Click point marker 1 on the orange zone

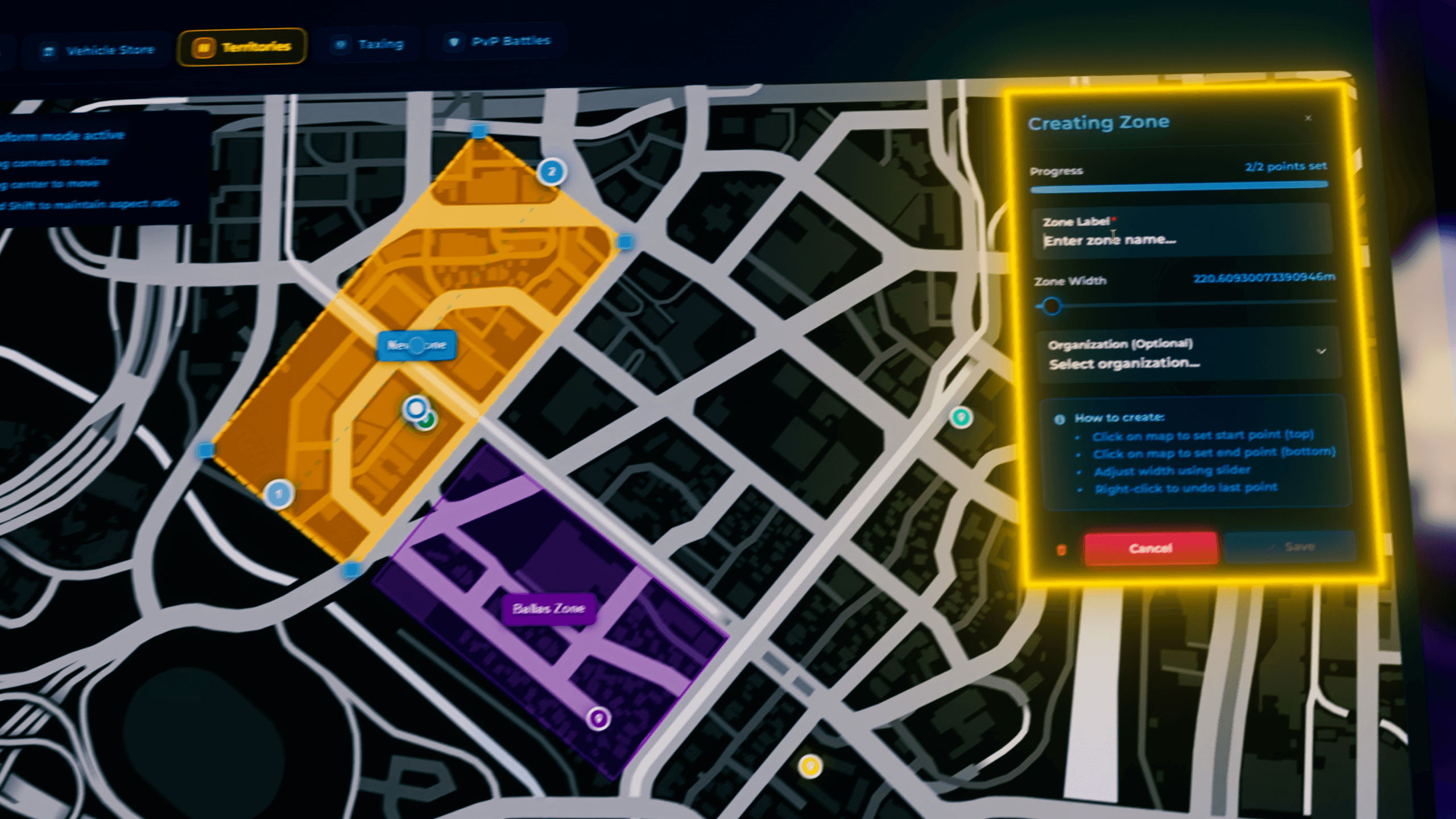[278, 494]
